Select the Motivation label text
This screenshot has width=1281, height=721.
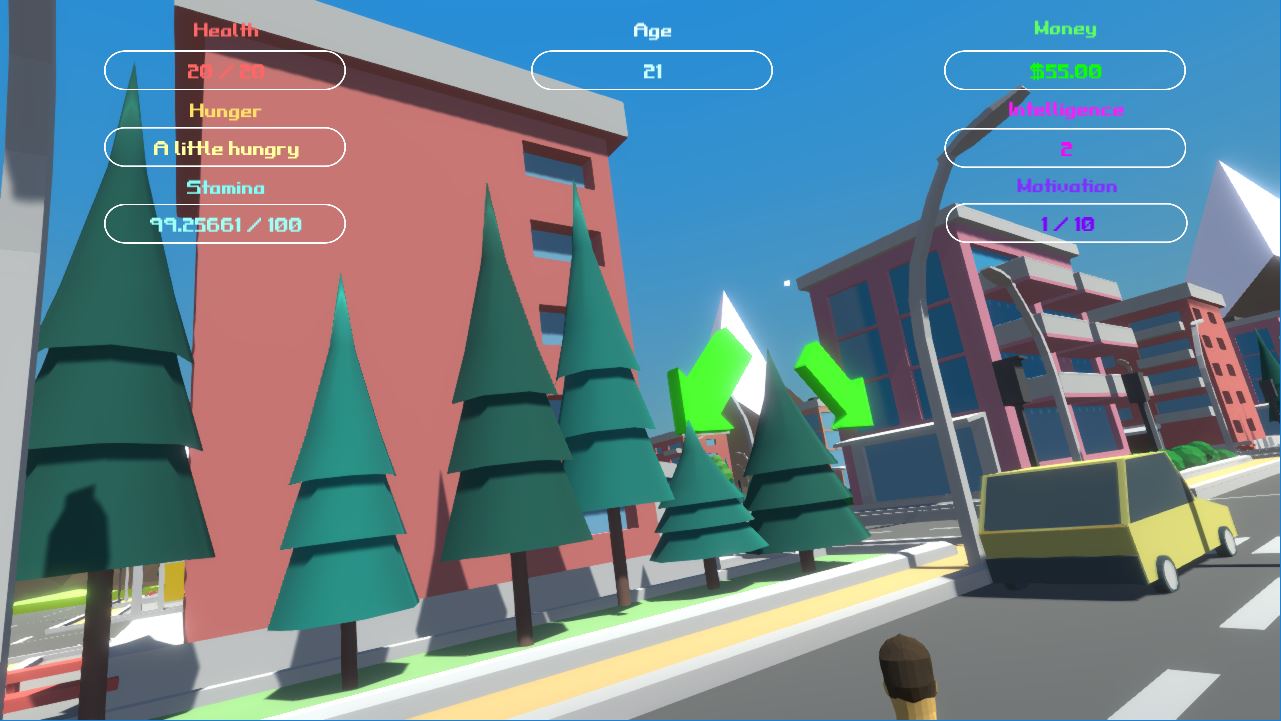[1064, 186]
